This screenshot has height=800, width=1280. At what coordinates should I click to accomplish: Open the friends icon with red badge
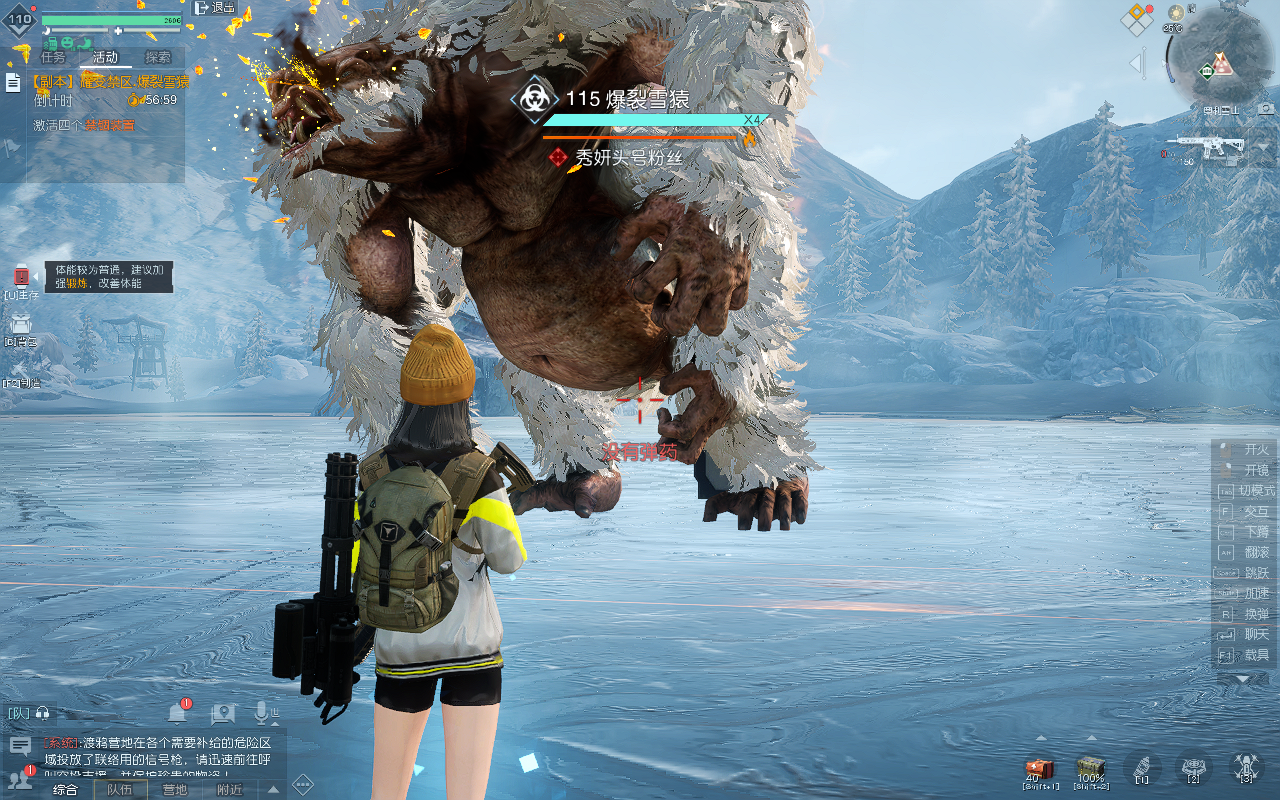pyautogui.click(x=19, y=779)
